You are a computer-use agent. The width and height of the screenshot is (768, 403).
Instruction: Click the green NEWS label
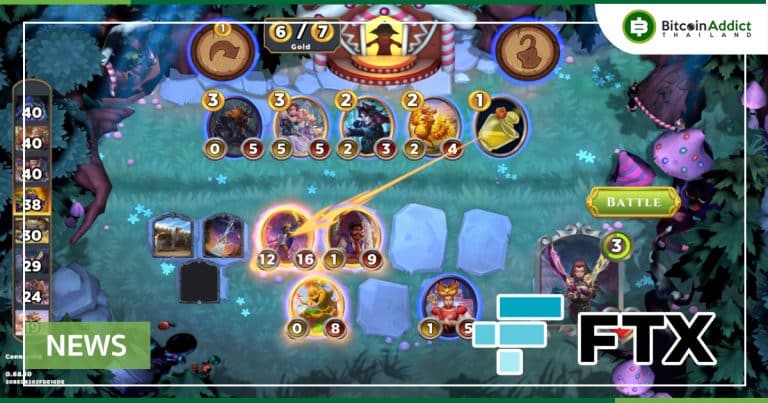coord(89,346)
